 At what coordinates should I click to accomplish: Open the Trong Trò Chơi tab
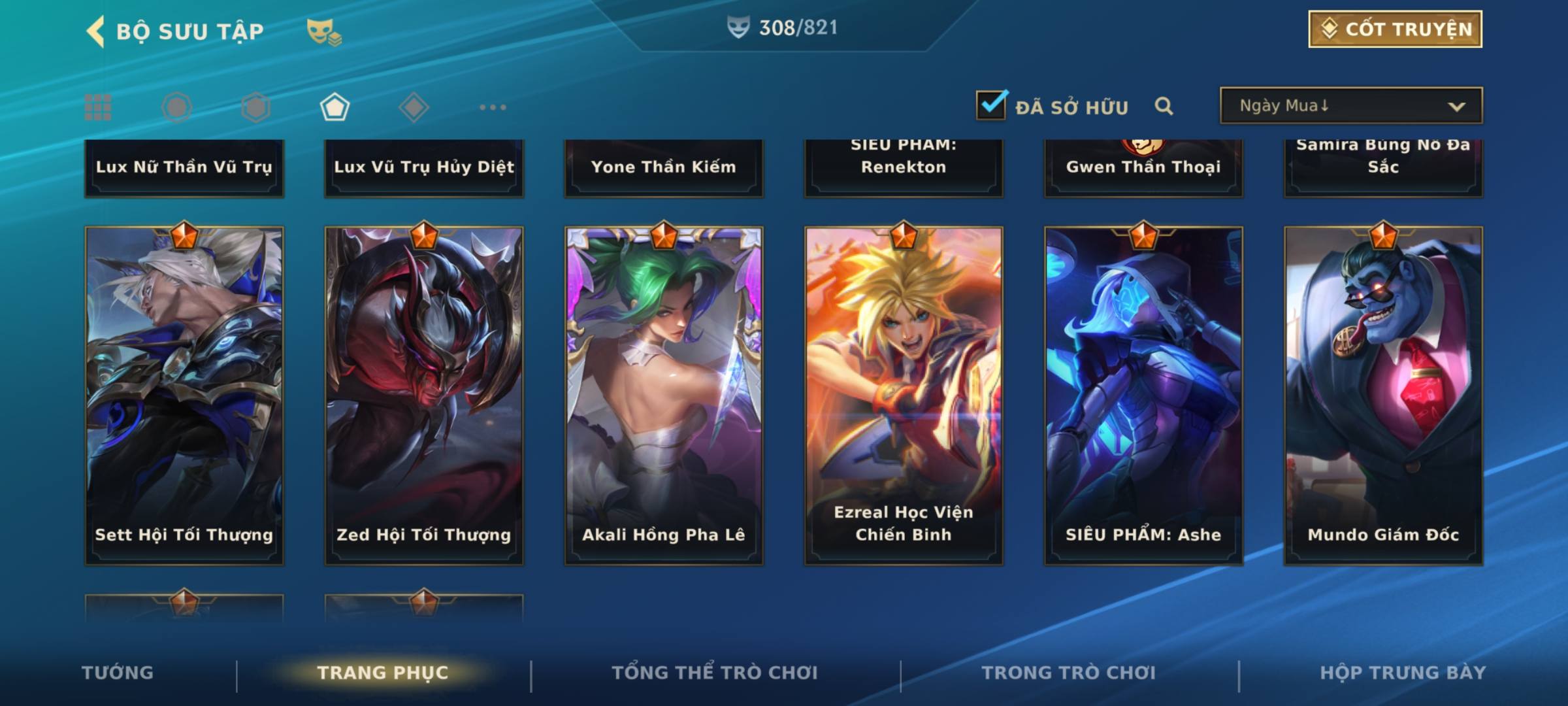point(1069,673)
